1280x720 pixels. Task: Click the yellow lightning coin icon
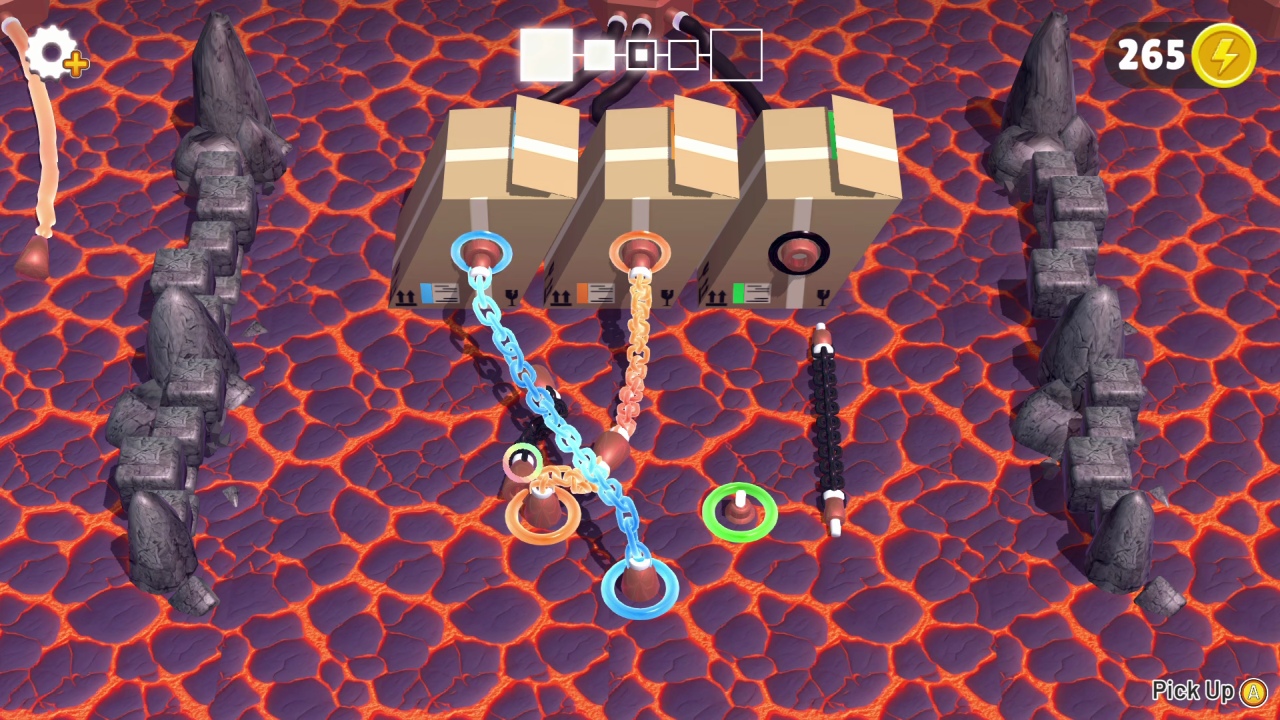[1224, 55]
